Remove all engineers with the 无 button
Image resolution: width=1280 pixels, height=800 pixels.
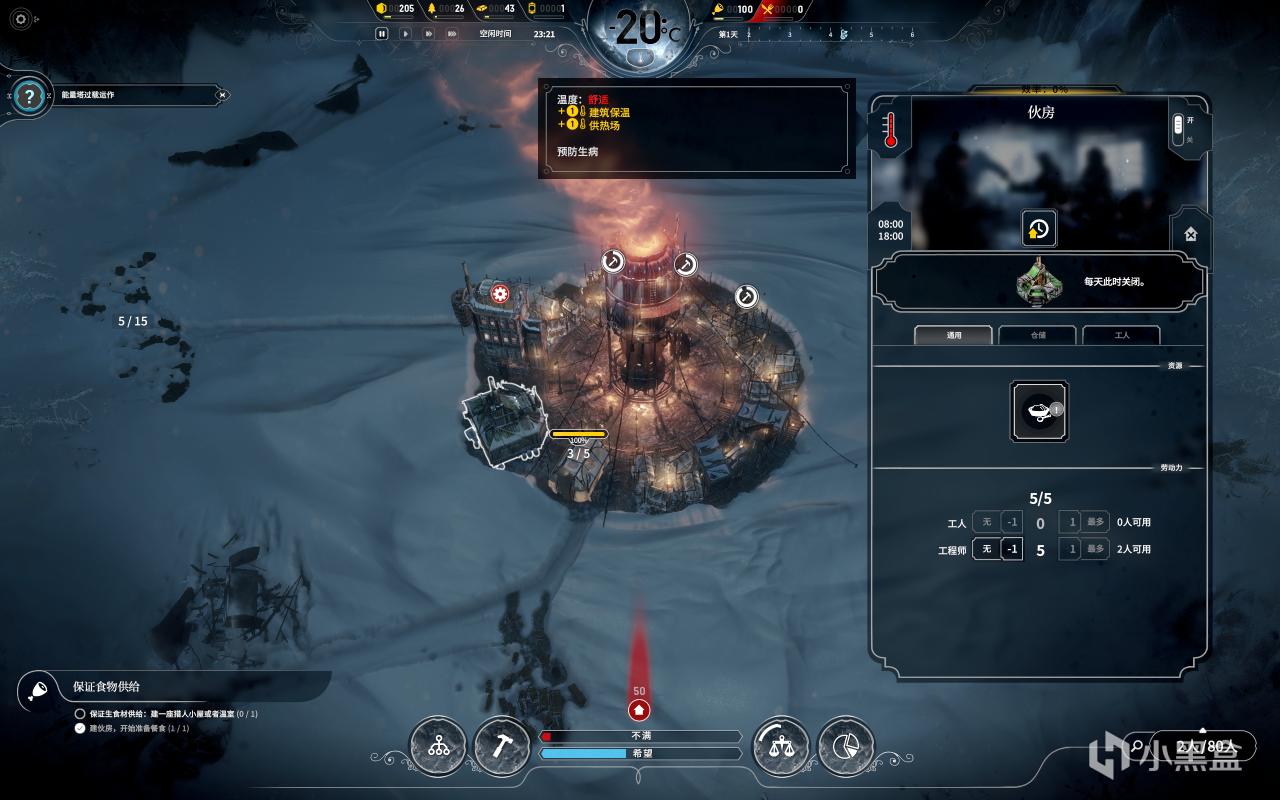tap(986, 549)
